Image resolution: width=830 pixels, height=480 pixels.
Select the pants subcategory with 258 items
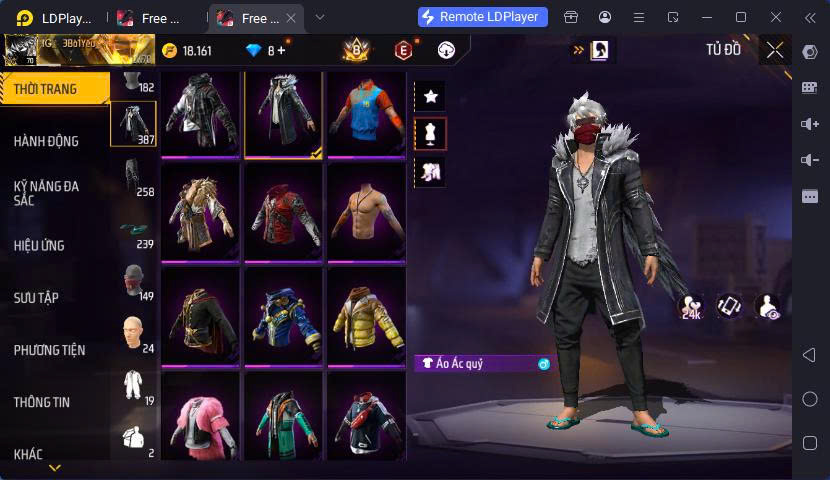click(x=133, y=177)
